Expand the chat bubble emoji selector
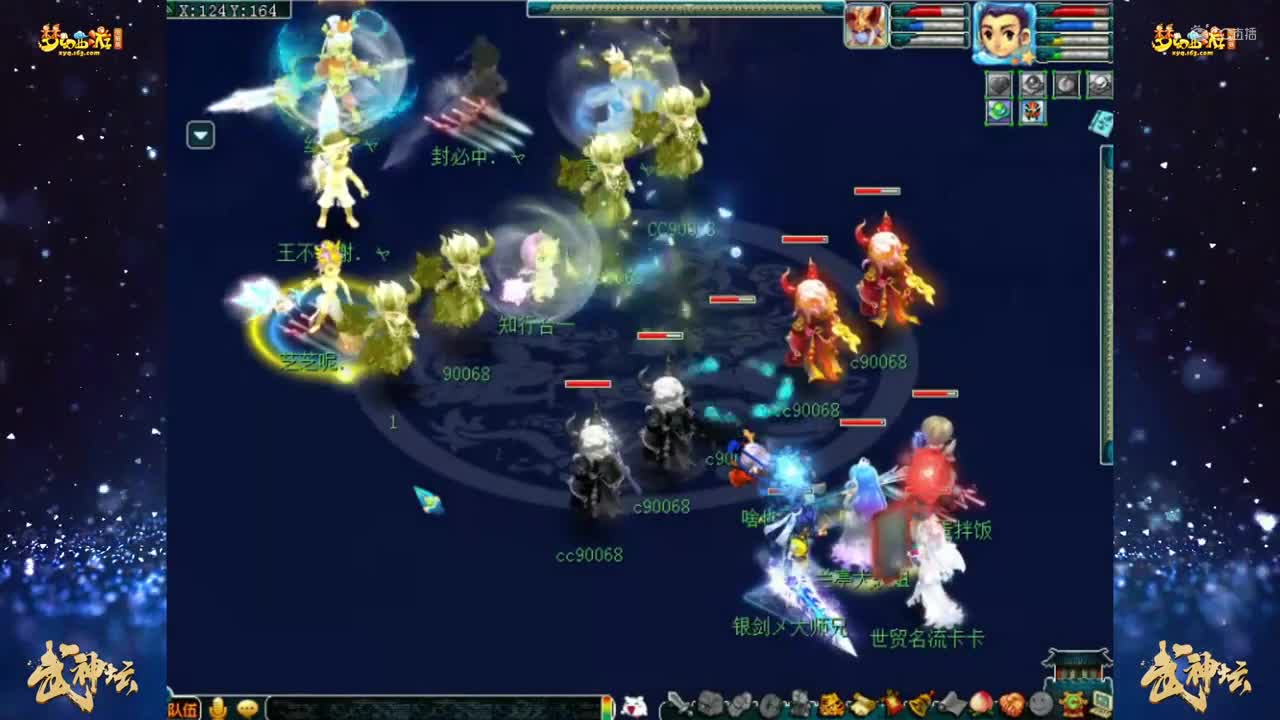 [246, 705]
